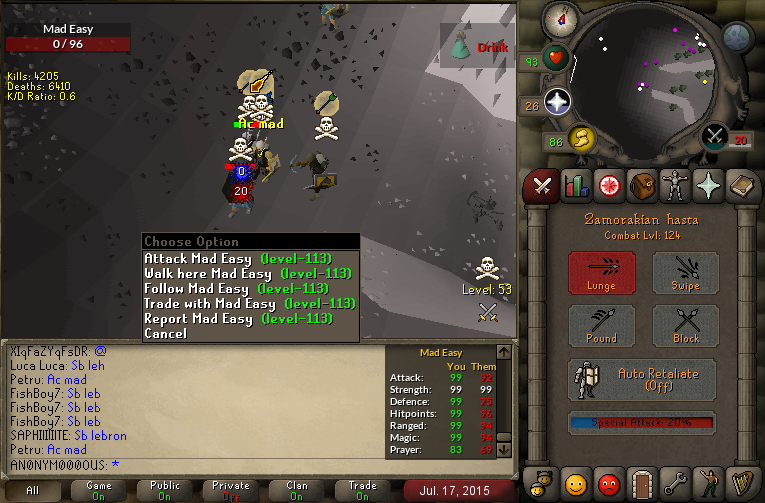
Task: Choose the Pound attack style
Action: [602, 326]
